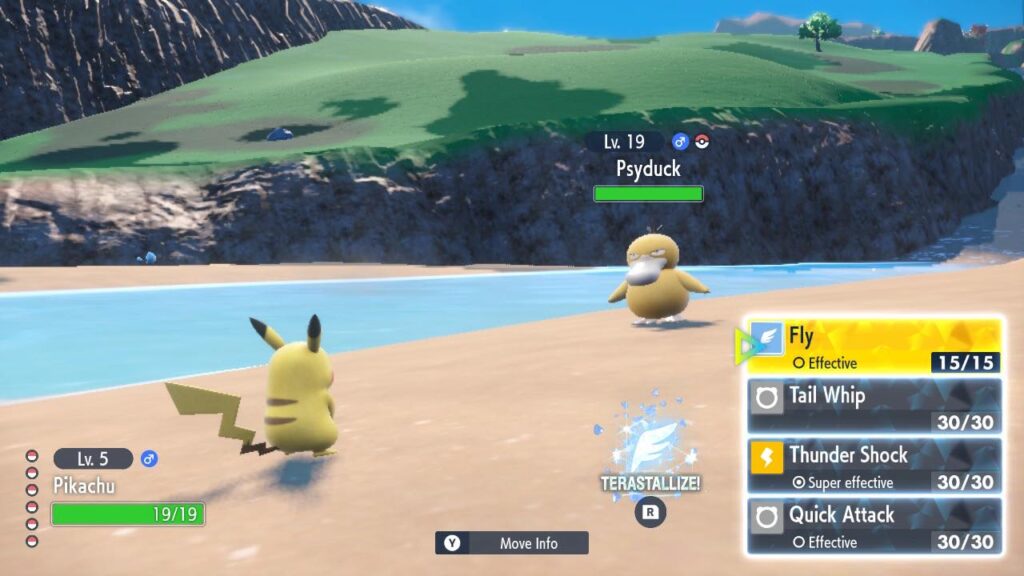Choose the Tail Whip move

(x=874, y=406)
